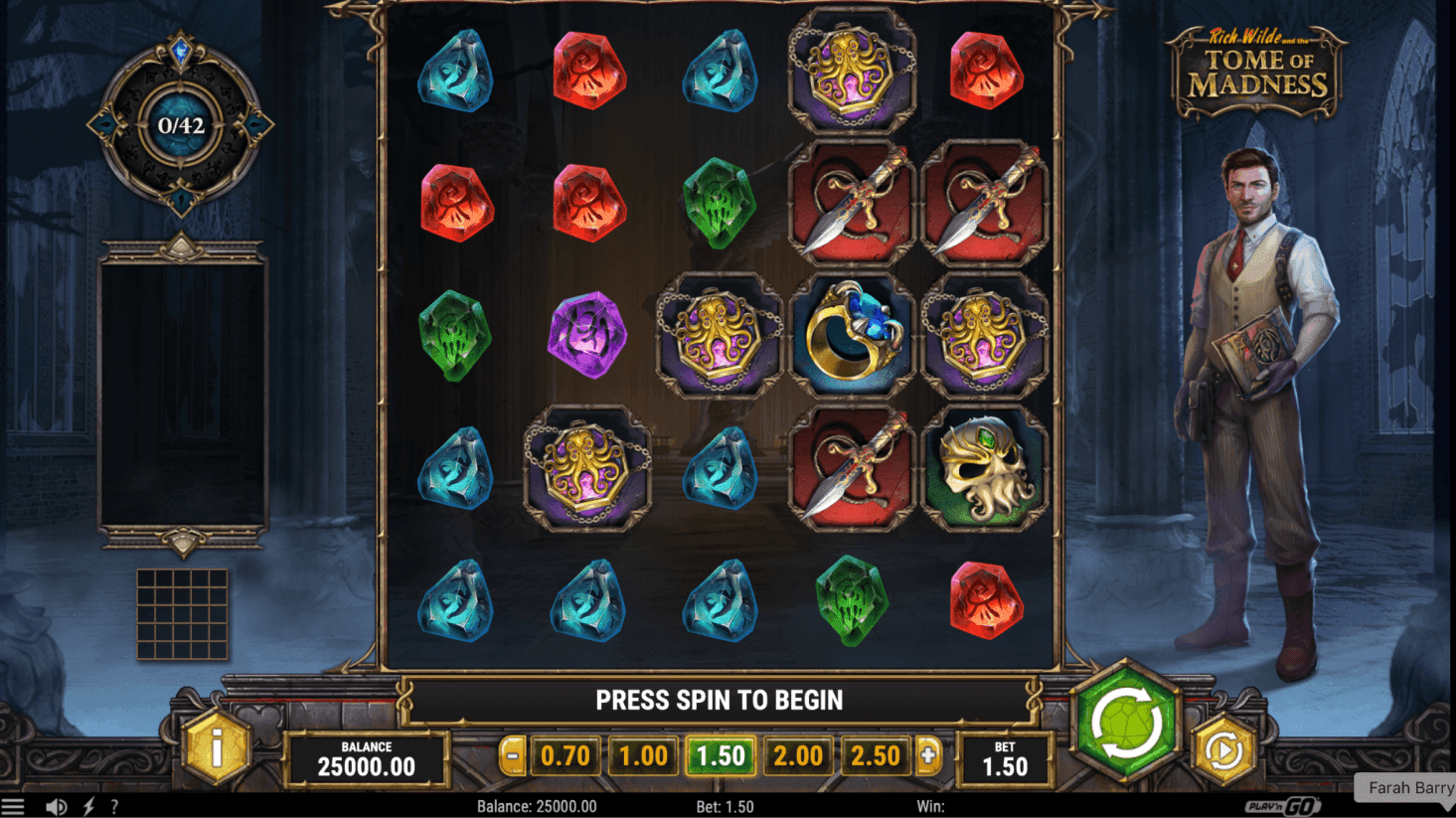Select the 1.50 bet chip
Image resolution: width=1456 pixels, height=818 pixels.
722,755
